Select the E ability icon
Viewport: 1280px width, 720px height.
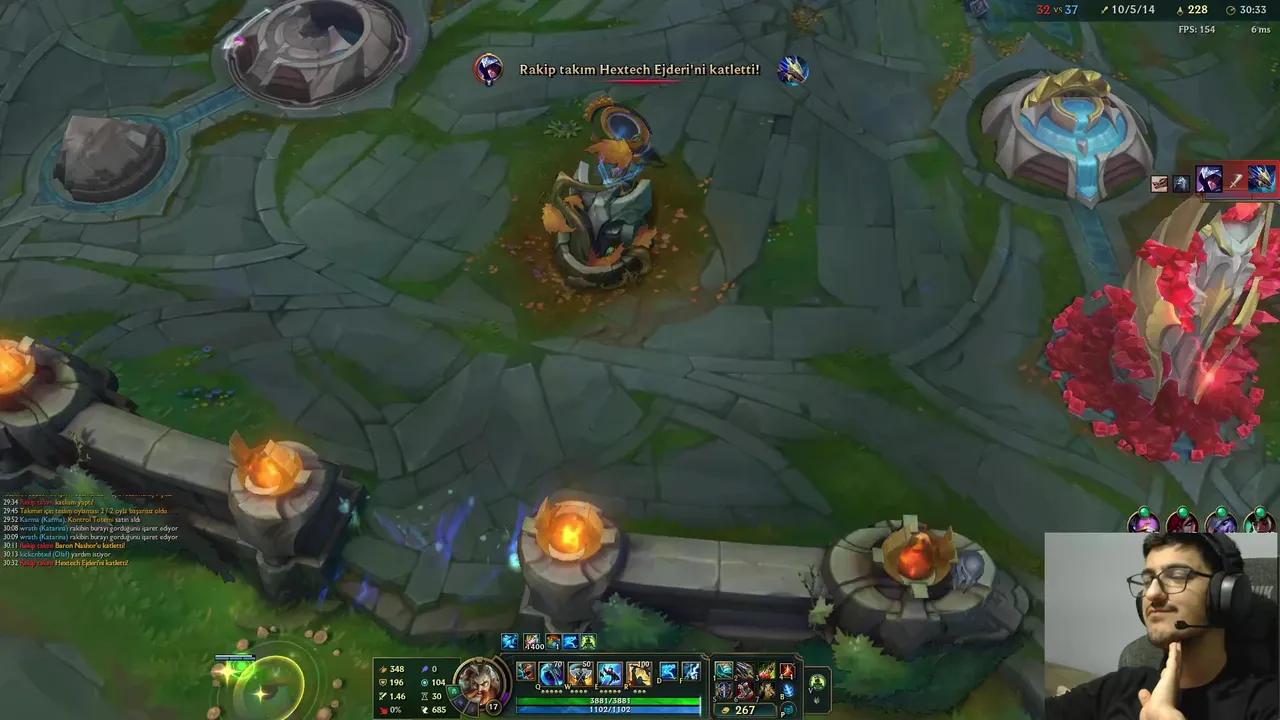[x=610, y=673]
